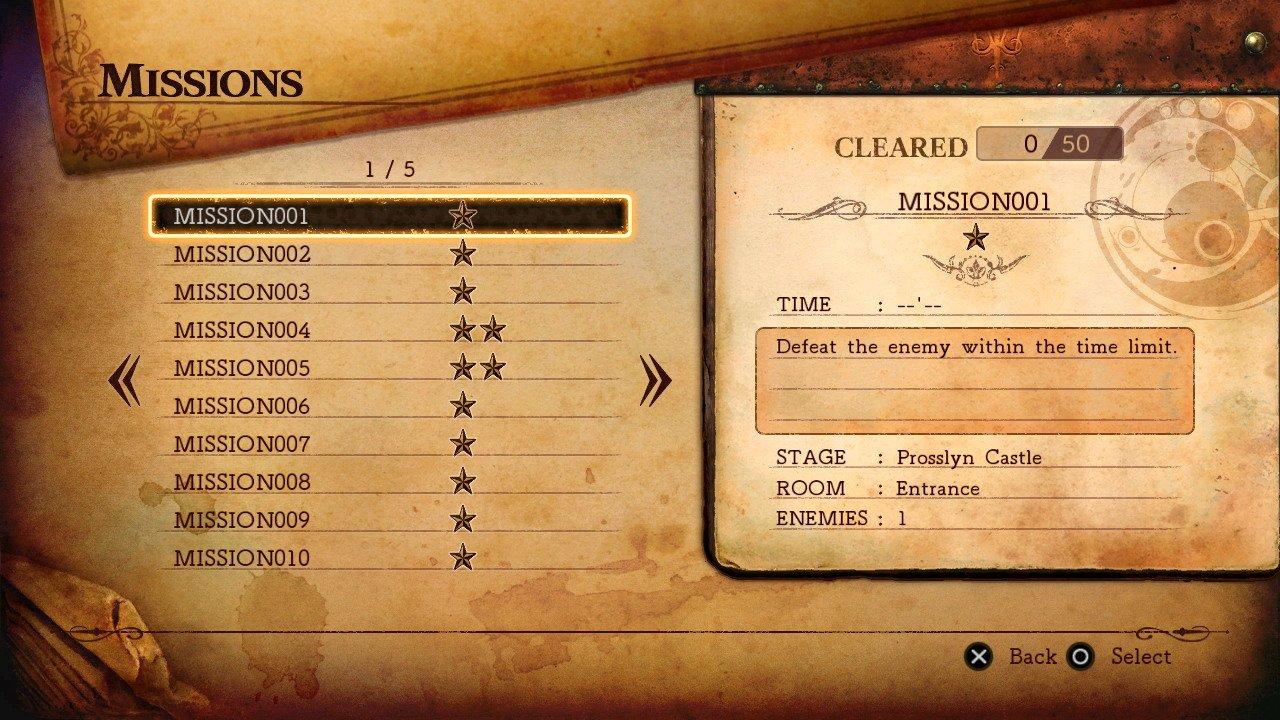The width and height of the screenshot is (1280, 720).
Task: Open next mission page with right chevron
Action: pos(655,378)
